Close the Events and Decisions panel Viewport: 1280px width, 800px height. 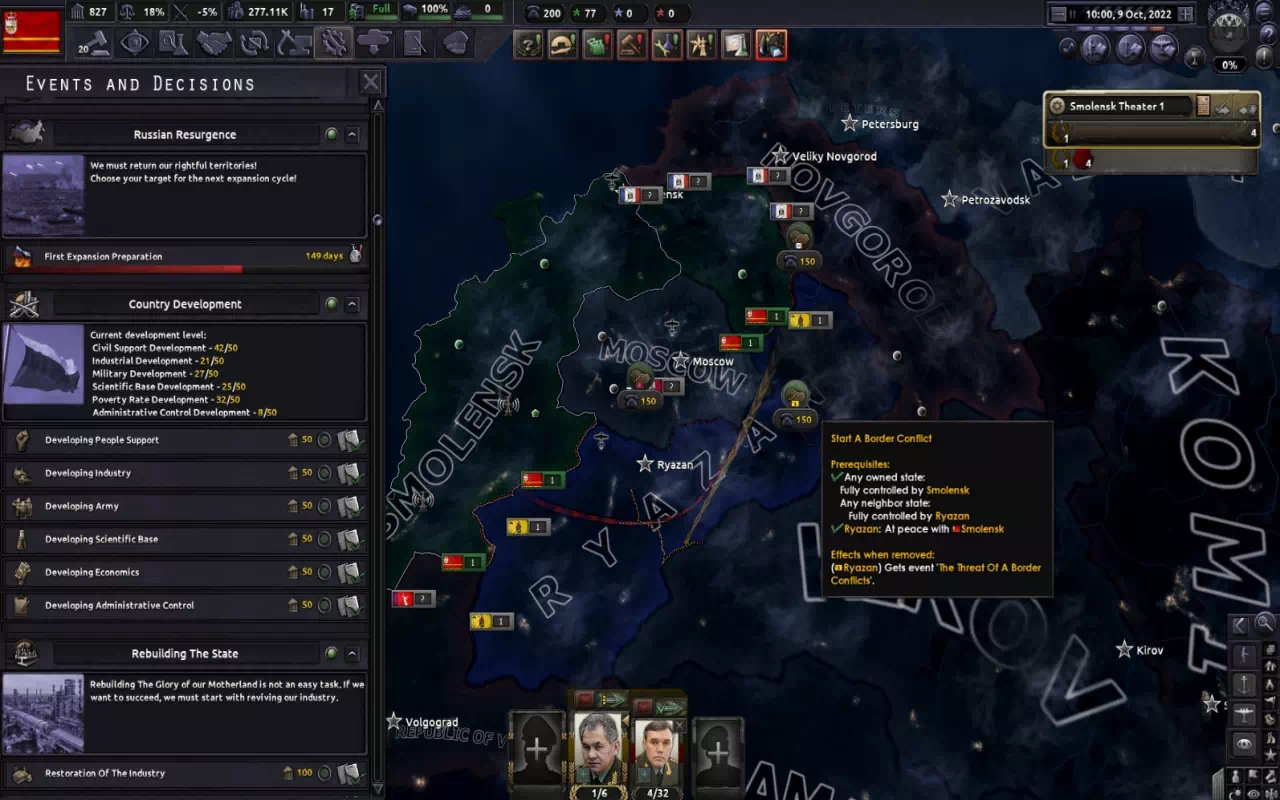[370, 83]
